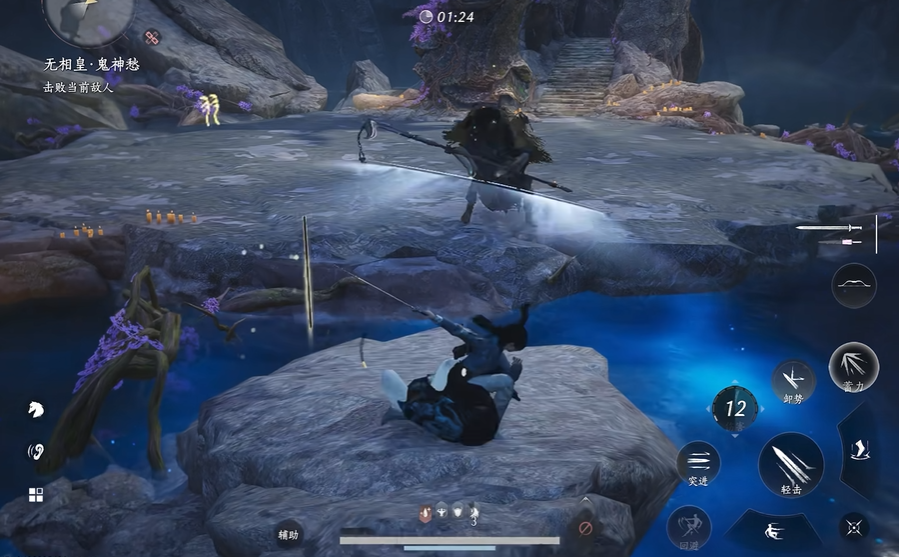Trigger the 突进 dash skill

(698, 463)
